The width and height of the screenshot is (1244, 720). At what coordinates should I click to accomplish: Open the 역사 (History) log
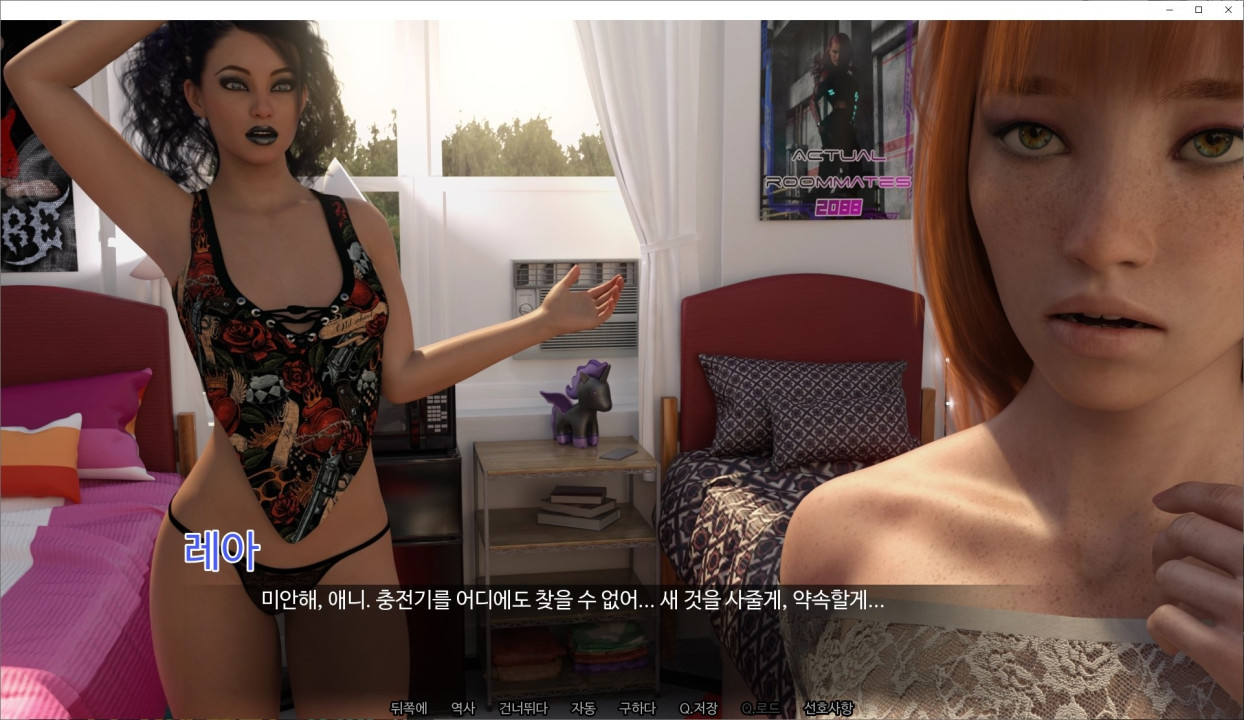click(x=463, y=708)
